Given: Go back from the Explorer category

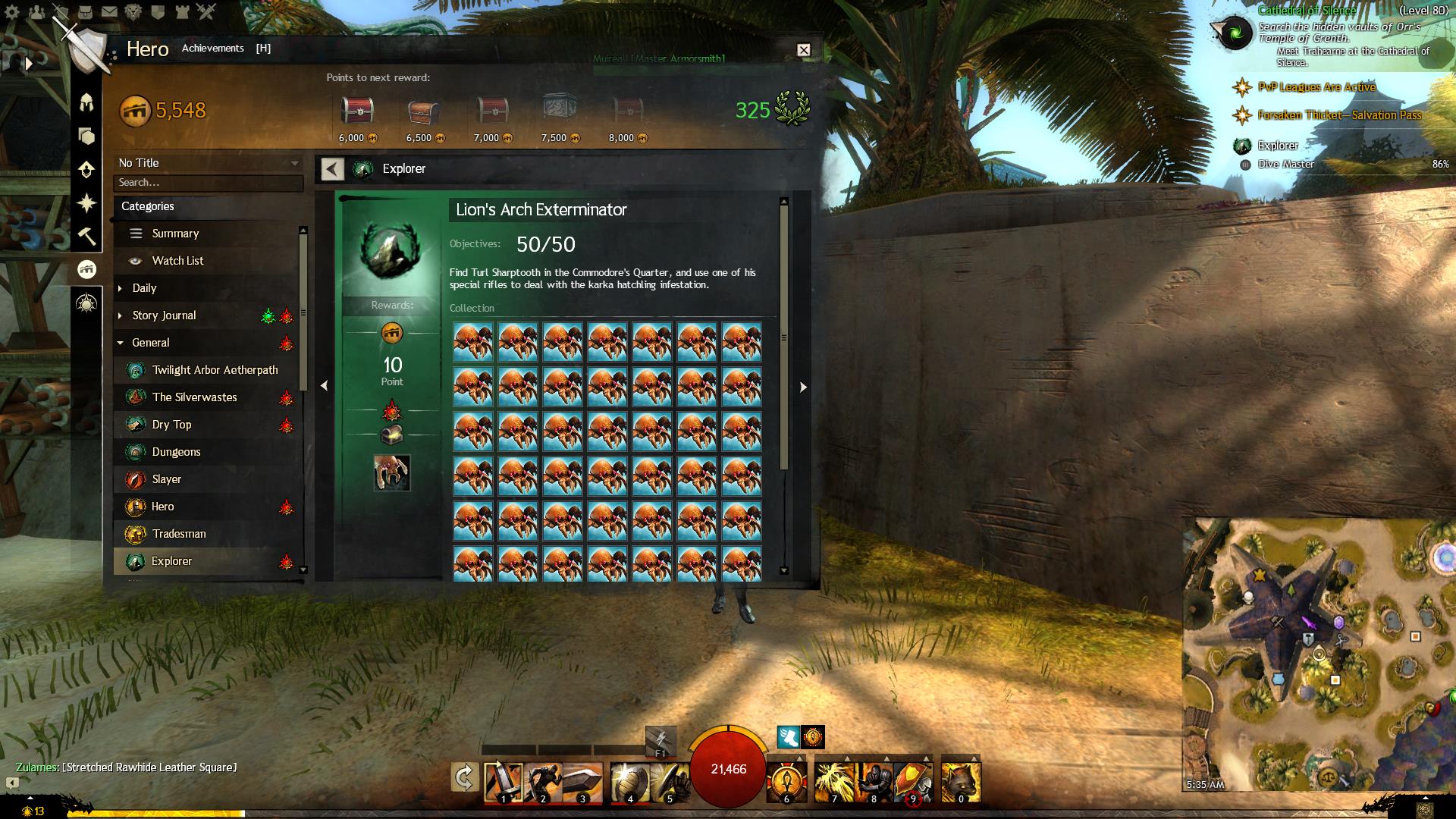Looking at the screenshot, I should [332, 168].
